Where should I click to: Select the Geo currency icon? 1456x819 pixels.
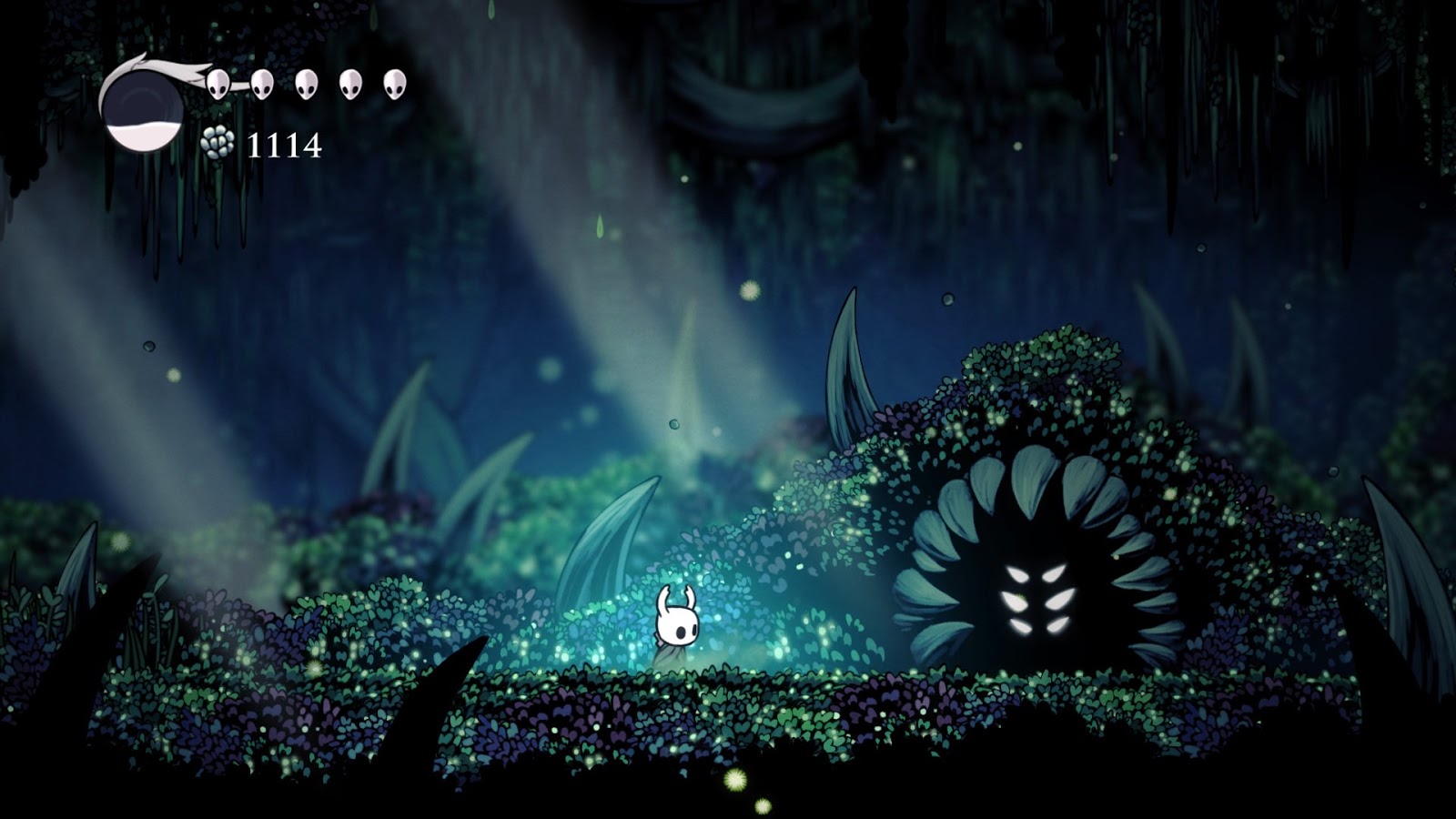(218, 144)
